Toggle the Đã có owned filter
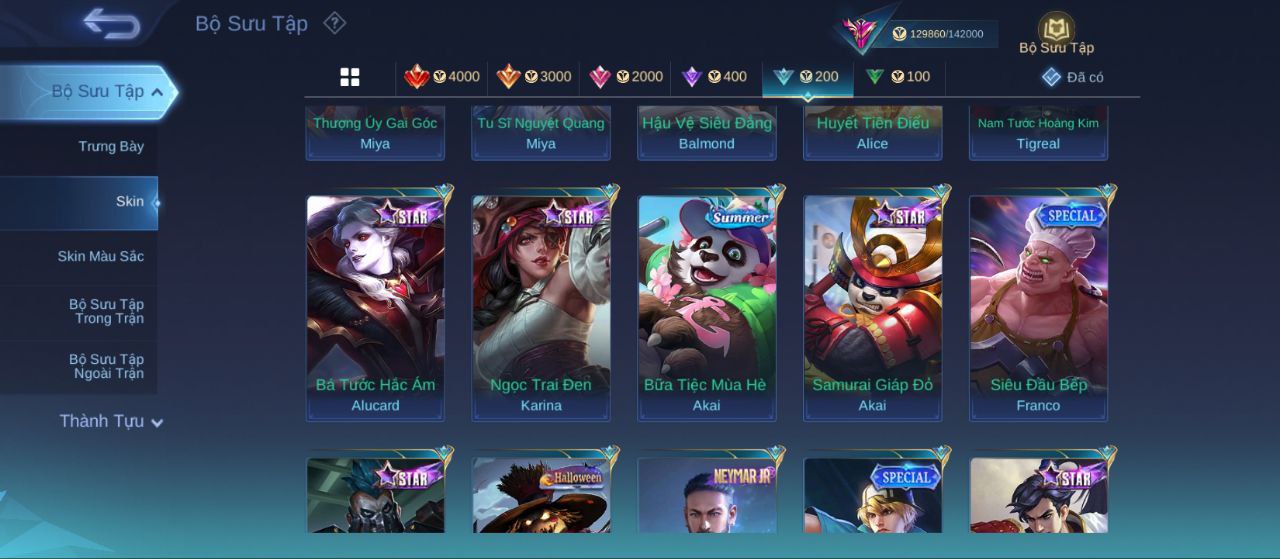 1072,77
